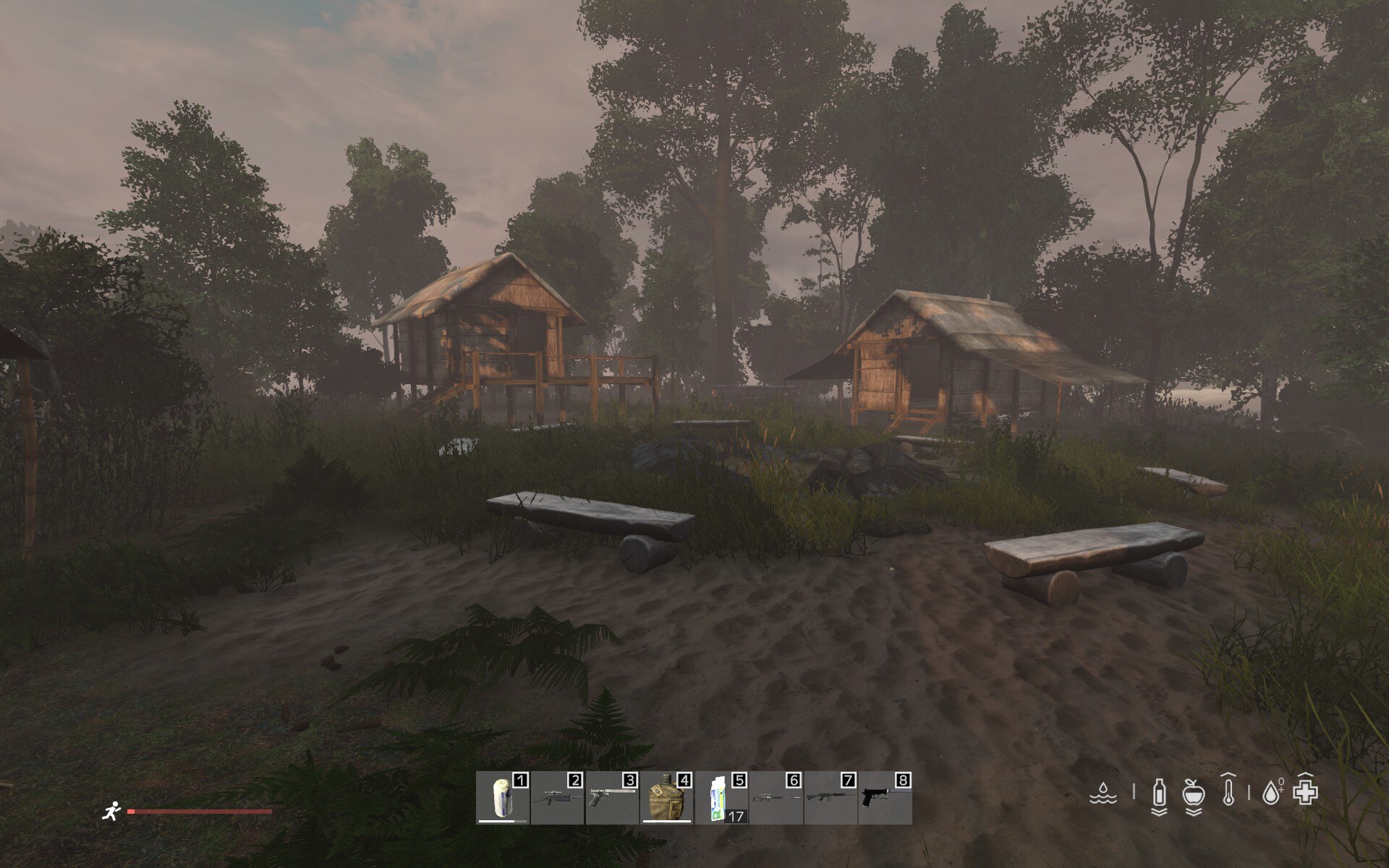The width and height of the screenshot is (1389, 868).
Task: Choose the silver suppressed pistol in slot 3
Action: pos(612,799)
